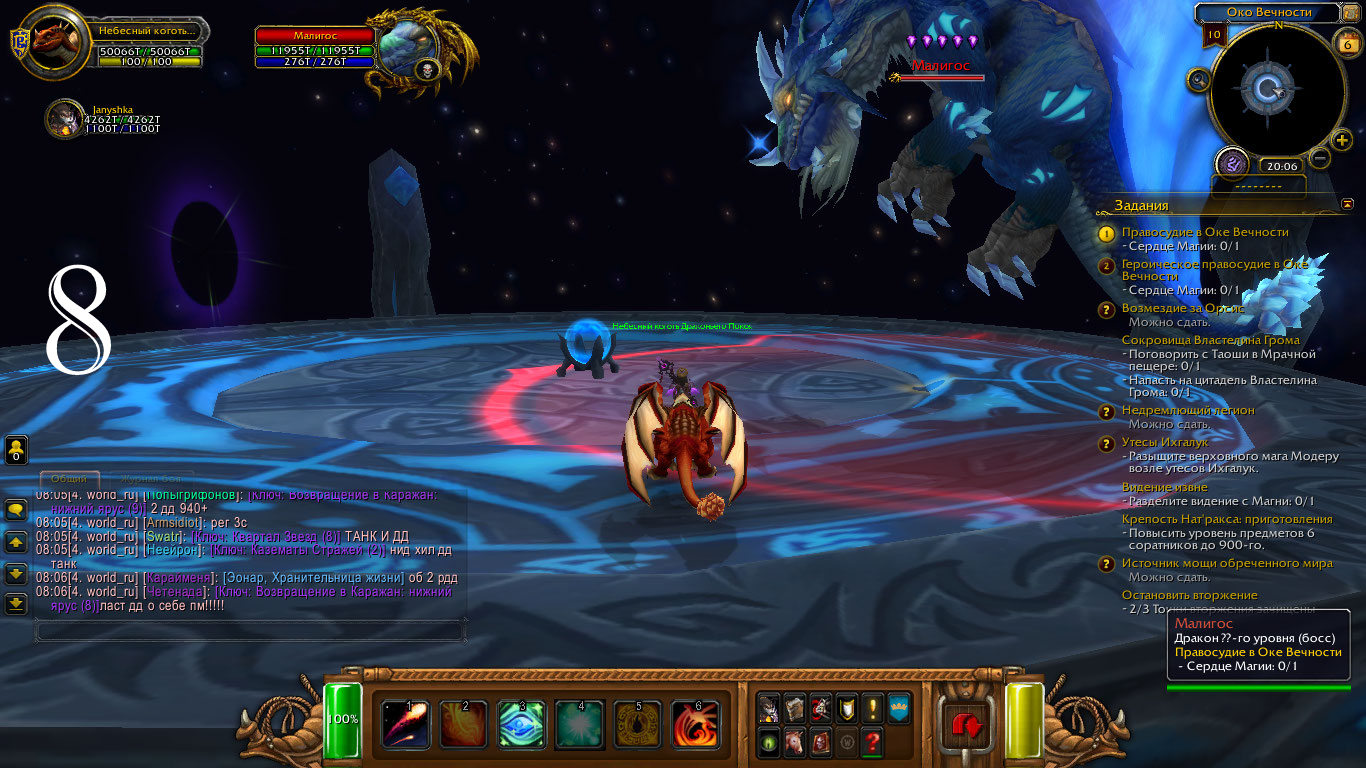Select the Правосудие в Оке Вечности quest
Viewport: 1366px width, 768px height.
click(x=1205, y=232)
